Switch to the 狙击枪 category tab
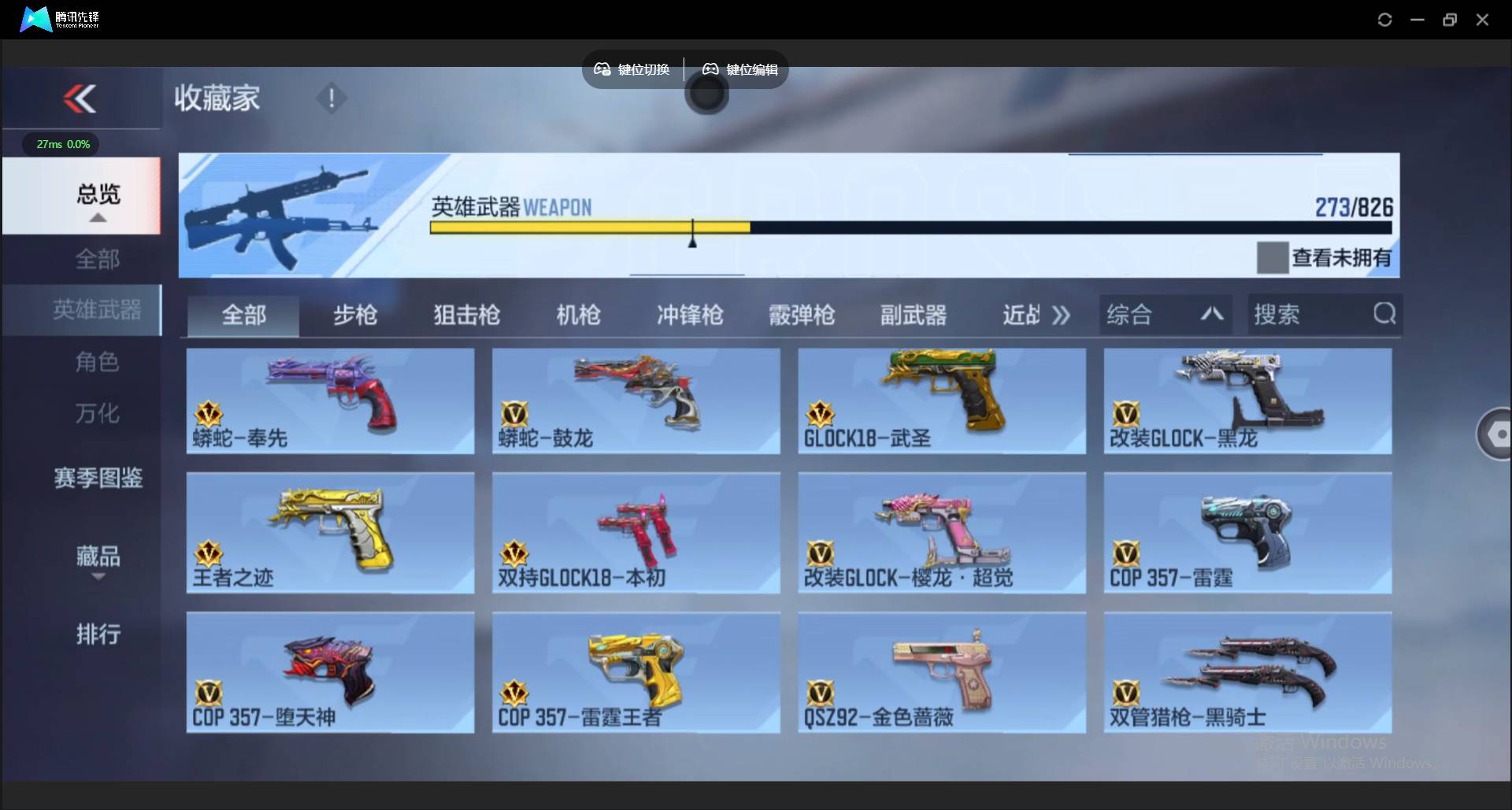The width and height of the screenshot is (1512, 810). [466, 314]
